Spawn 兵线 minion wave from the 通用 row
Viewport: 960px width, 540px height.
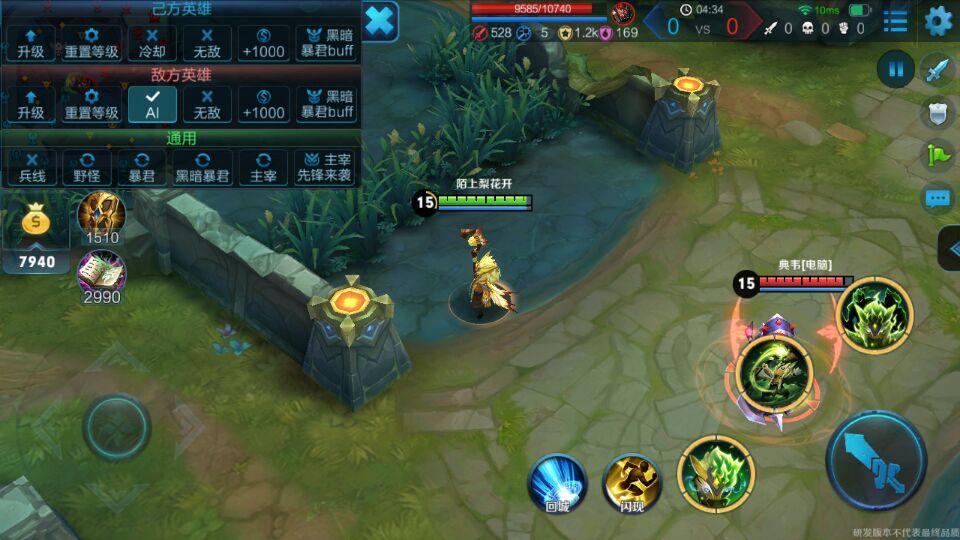point(32,168)
